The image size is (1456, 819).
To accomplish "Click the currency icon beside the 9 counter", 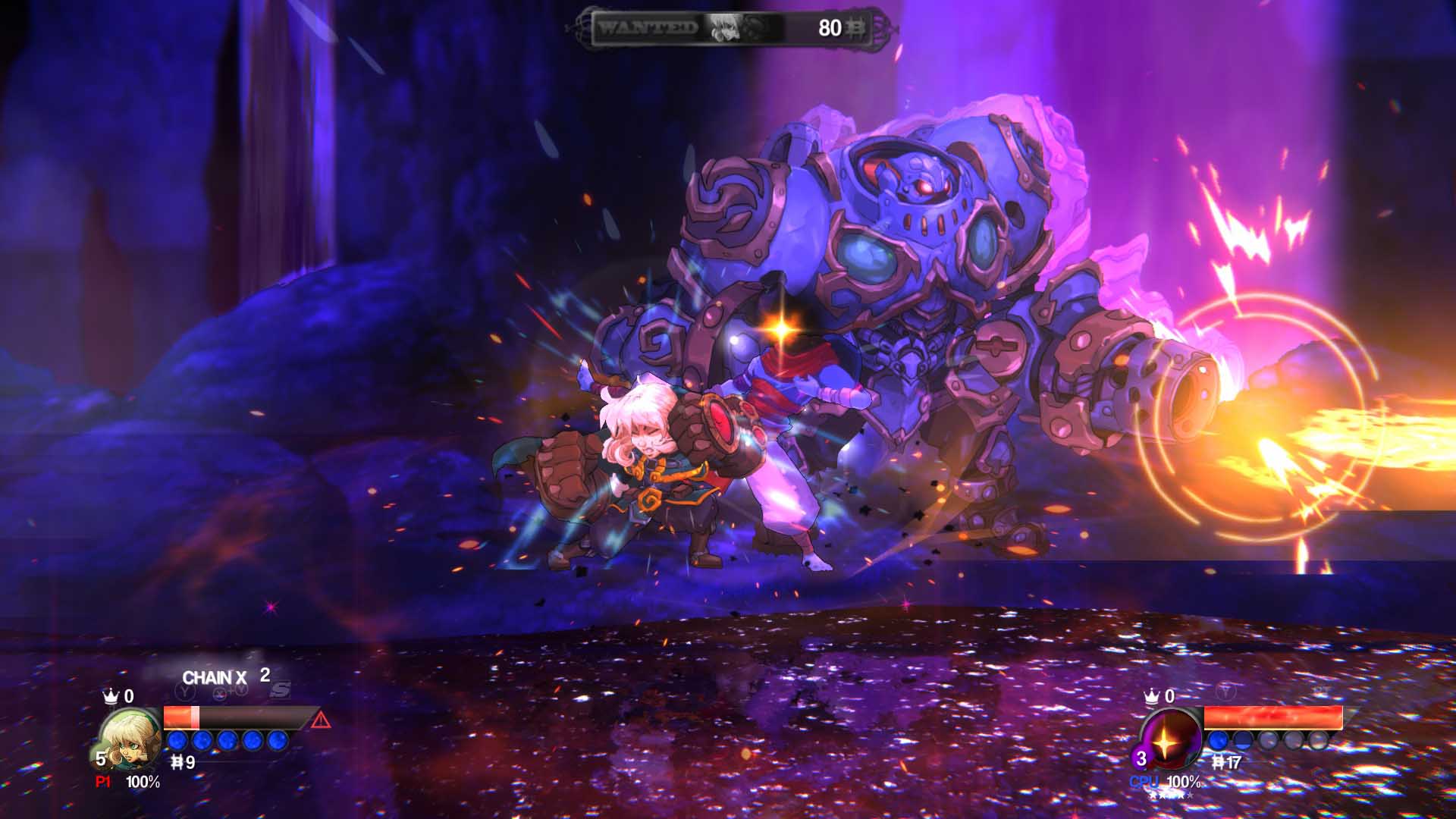I will (x=177, y=763).
